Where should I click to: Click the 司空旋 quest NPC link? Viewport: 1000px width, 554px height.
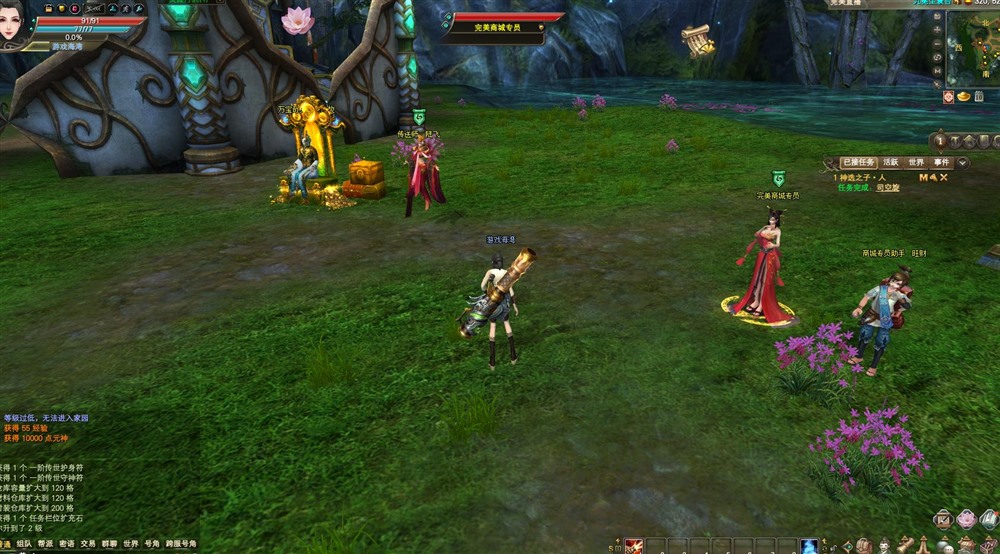pos(888,188)
